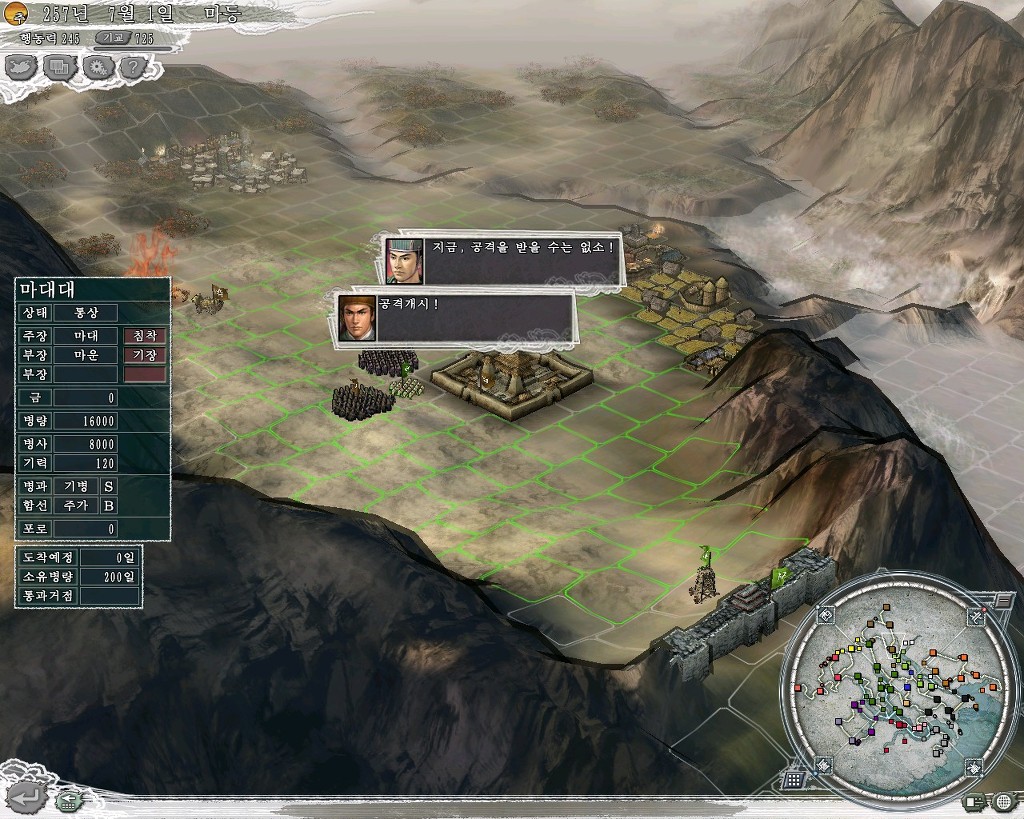
Task: Click the round globe grid icon
Action: point(1003,802)
